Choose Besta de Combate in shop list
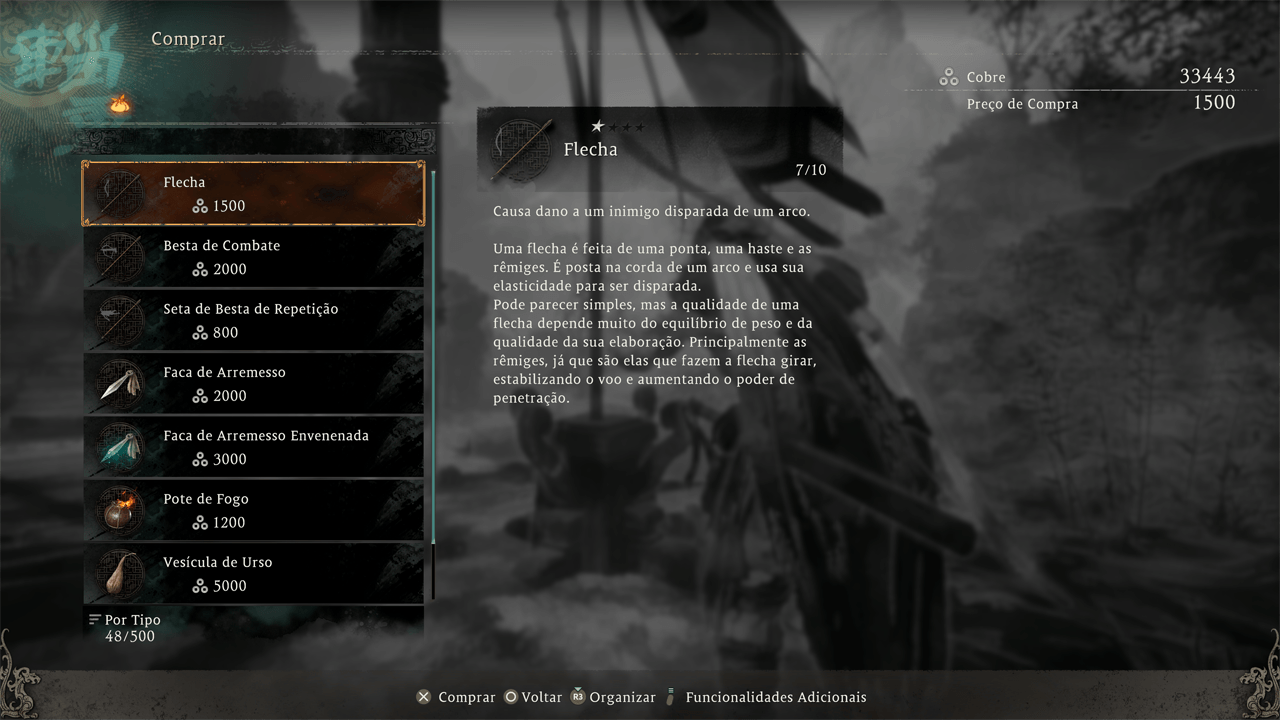Viewport: 1280px width, 720px height. point(253,257)
